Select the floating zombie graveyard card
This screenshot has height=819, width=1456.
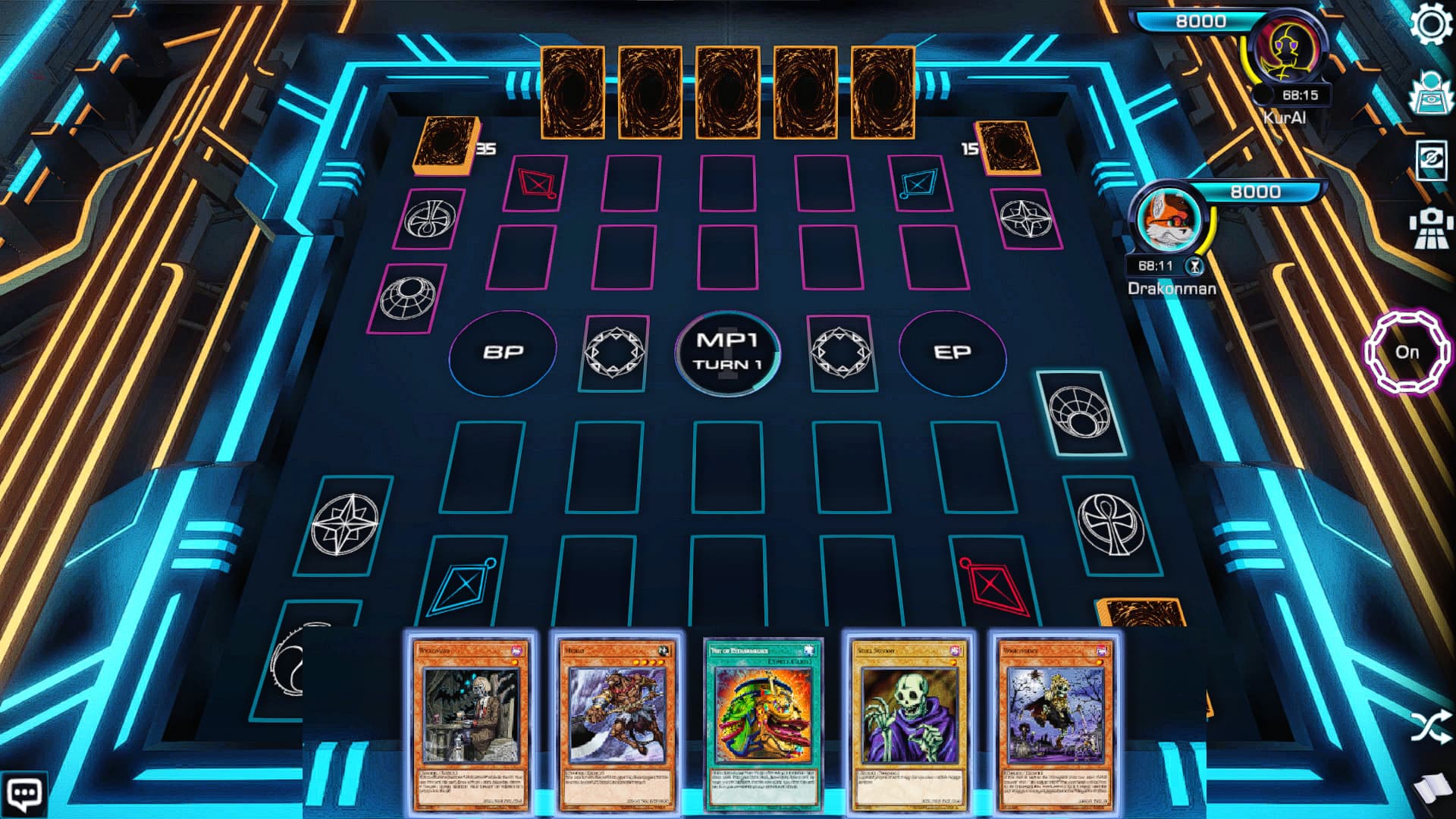(x=1055, y=724)
